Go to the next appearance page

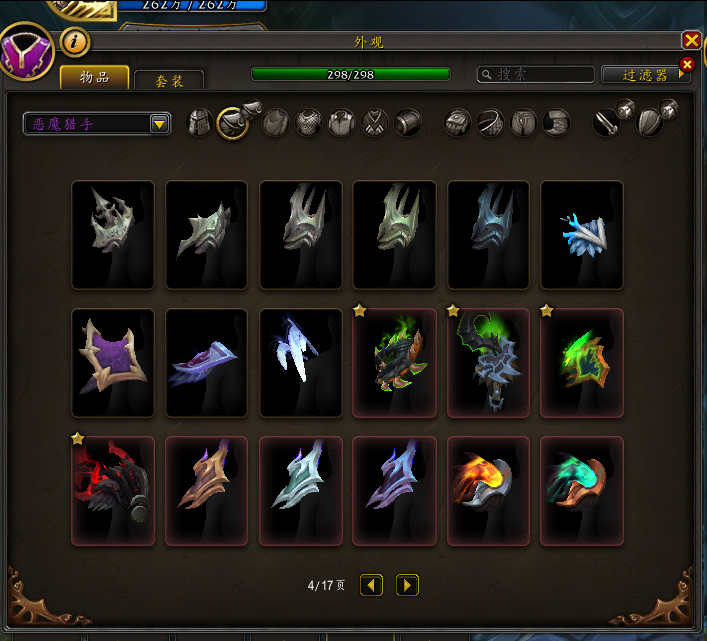[x=407, y=585]
